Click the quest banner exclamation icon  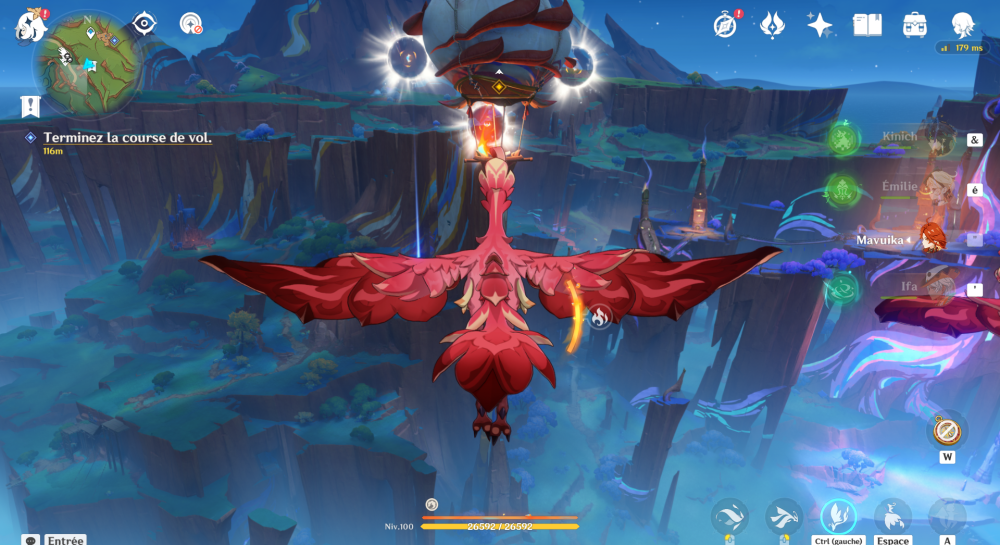coord(30,104)
